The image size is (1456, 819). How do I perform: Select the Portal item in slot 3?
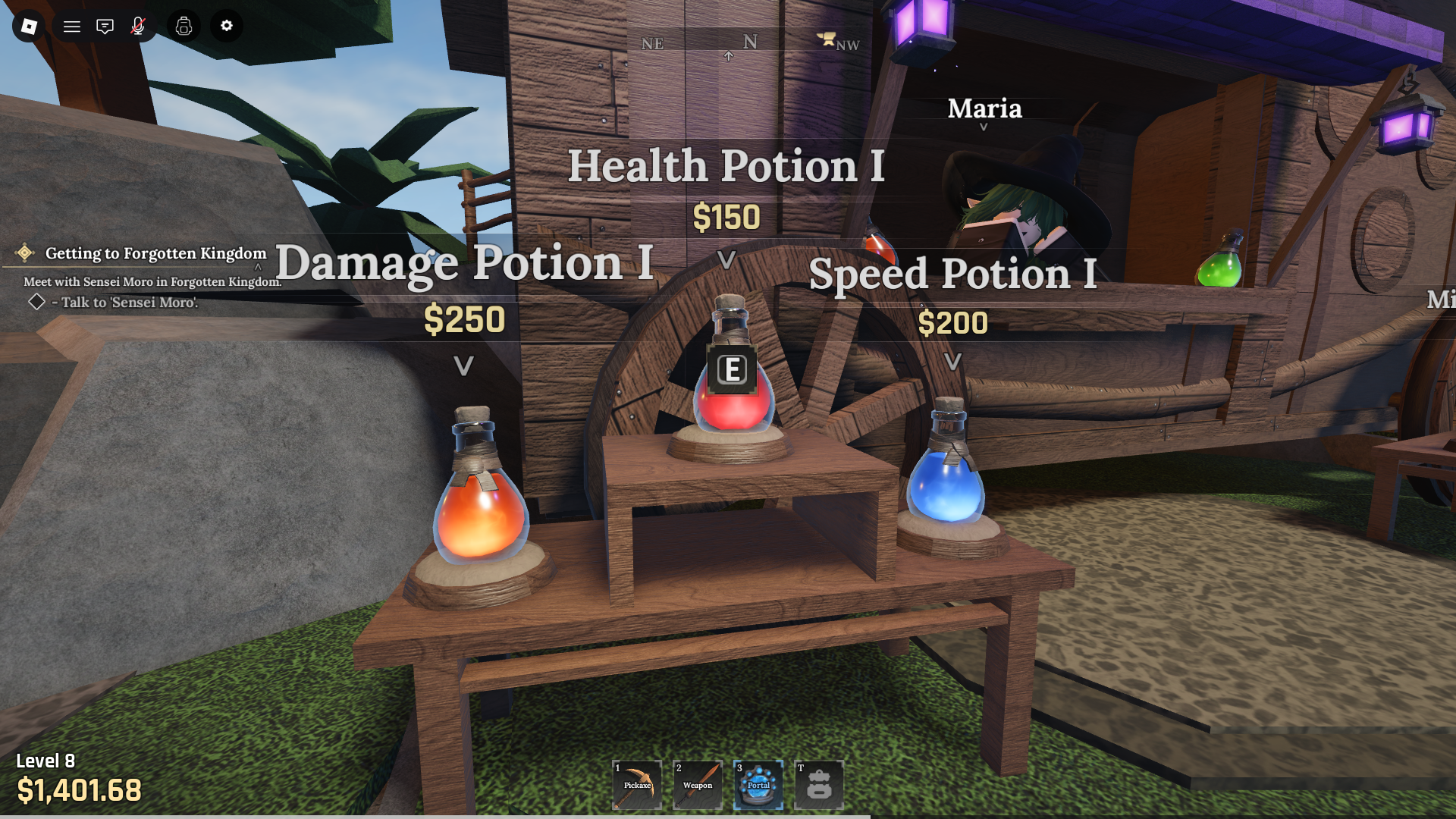click(758, 784)
